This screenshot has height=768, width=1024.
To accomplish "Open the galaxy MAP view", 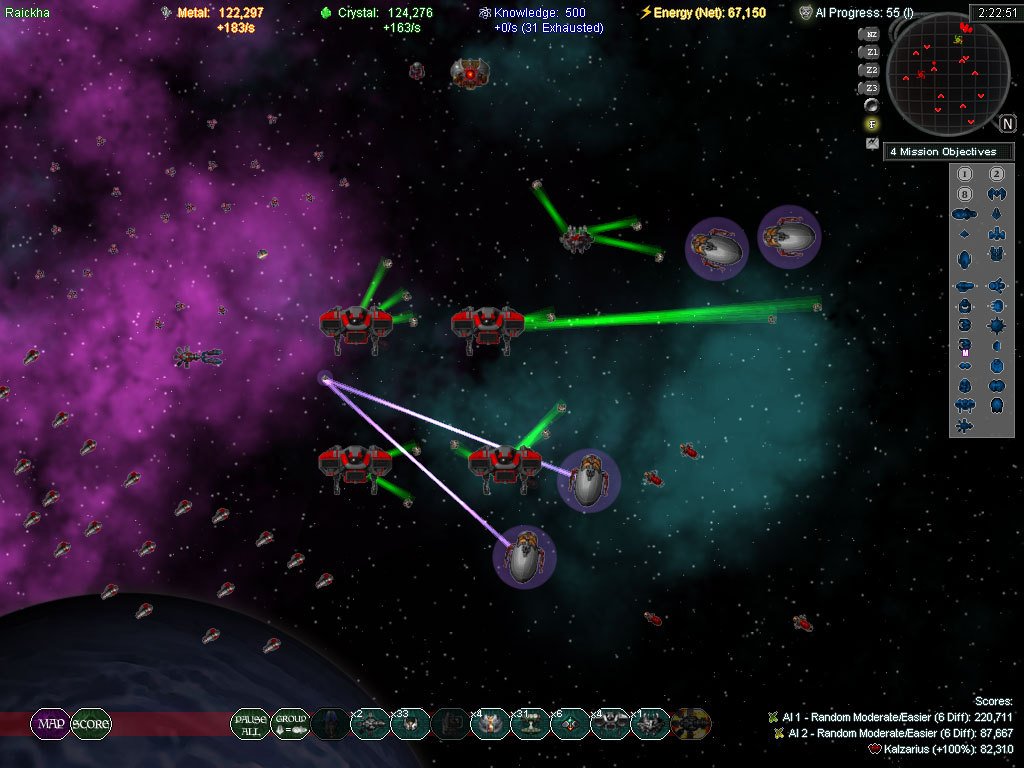I will click(x=49, y=723).
